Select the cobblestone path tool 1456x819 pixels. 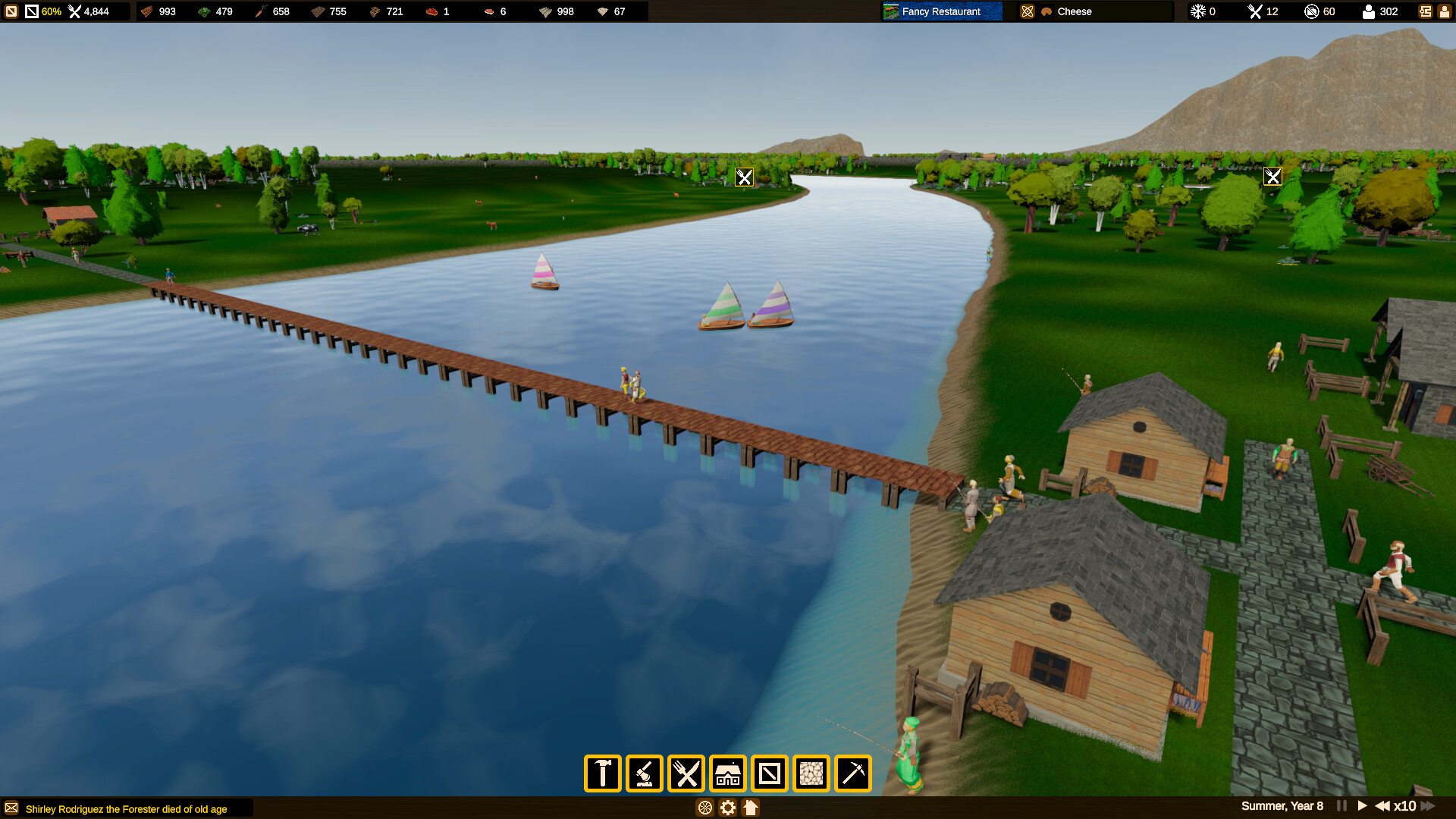[811, 773]
